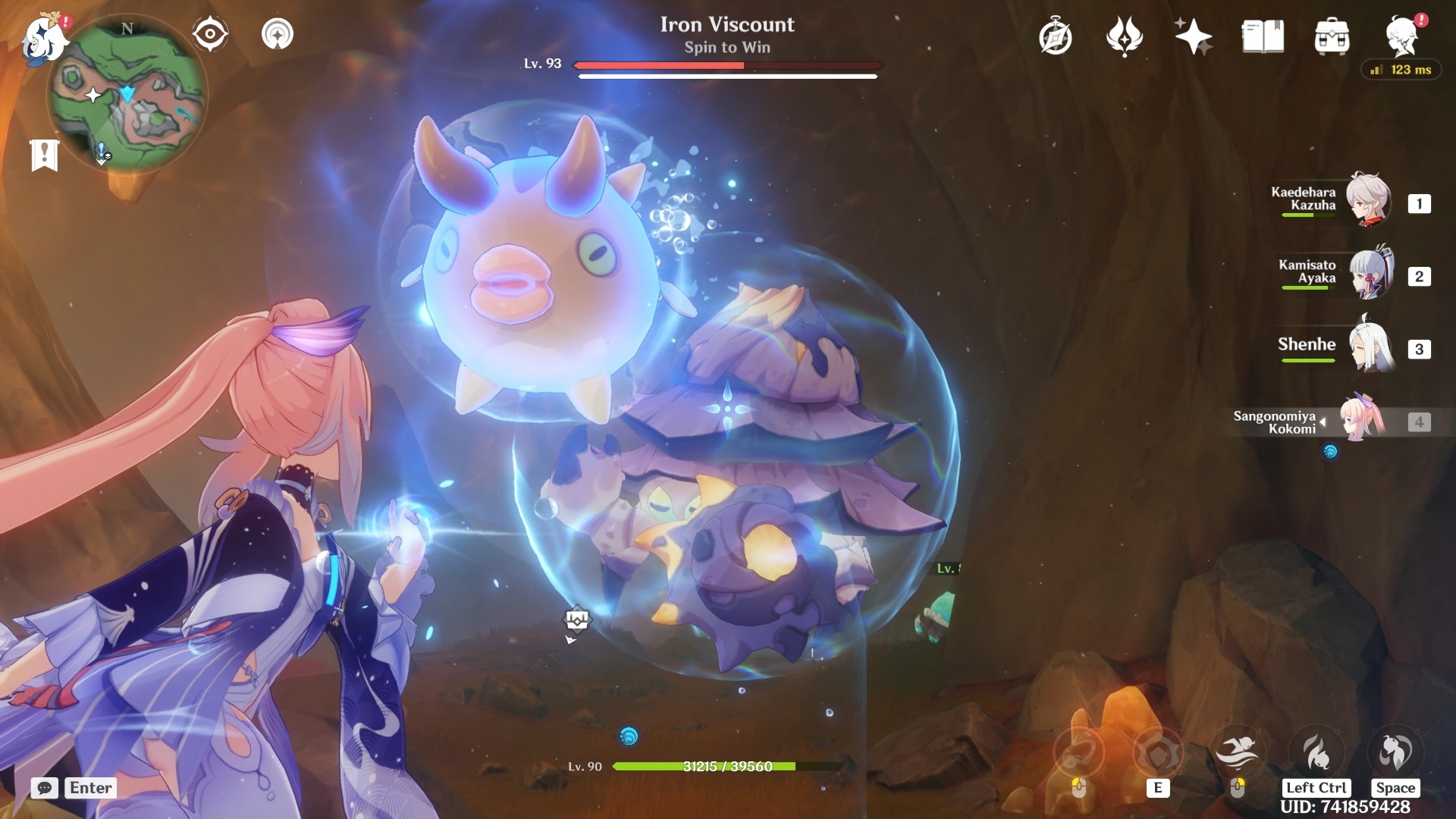Open the character screen icon

point(1401,36)
